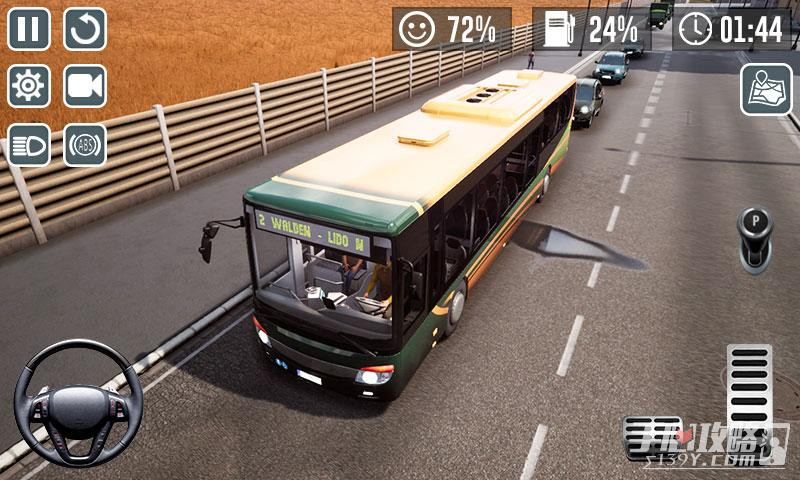Viewport: 800px width, 480px height.
Task: Click the gear shifter in Park
Action: click(x=755, y=237)
